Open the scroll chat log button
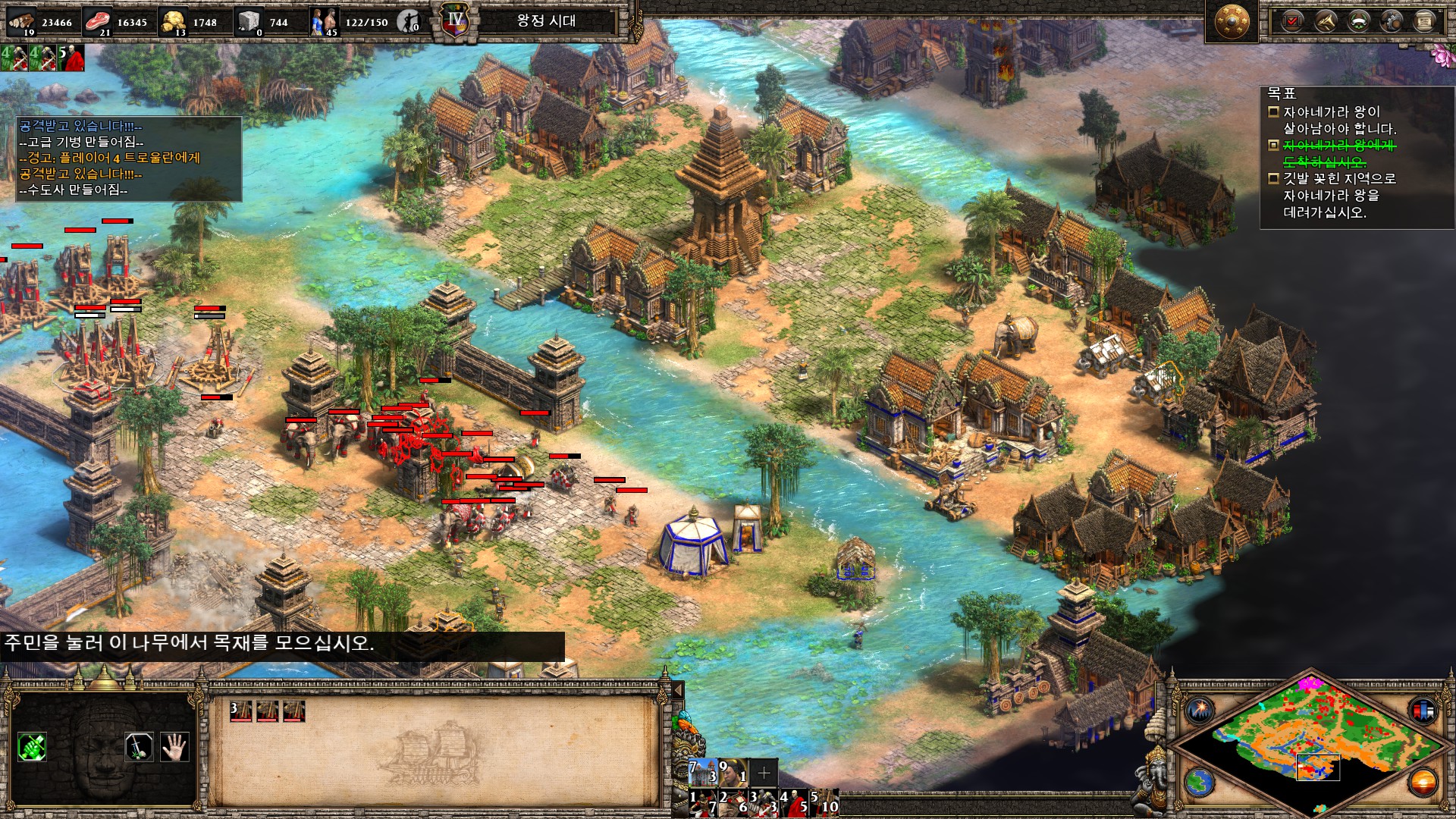The width and height of the screenshot is (1456, 819). pos(1424,20)
